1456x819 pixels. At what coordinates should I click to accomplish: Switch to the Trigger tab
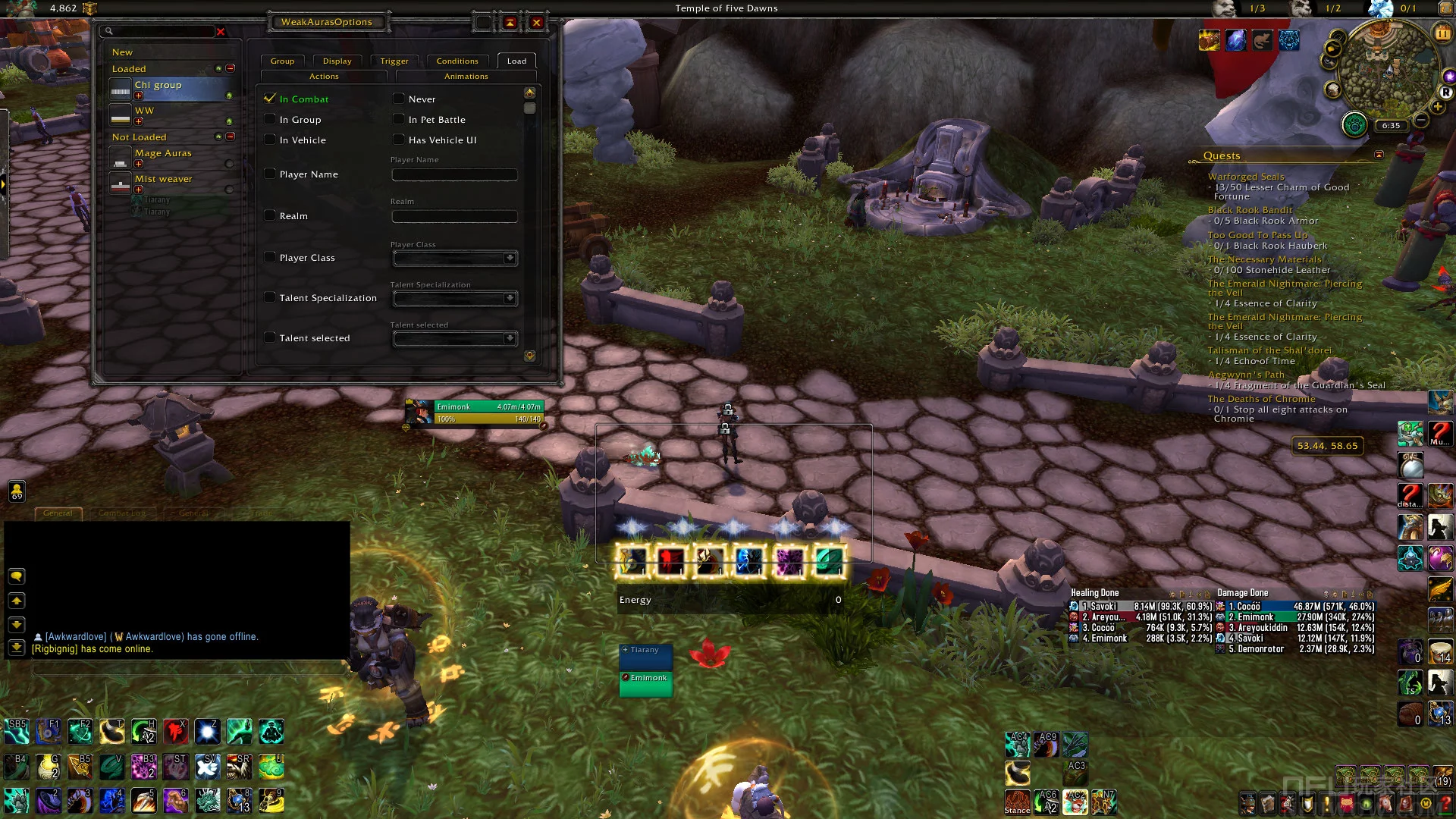click(394, 61)
